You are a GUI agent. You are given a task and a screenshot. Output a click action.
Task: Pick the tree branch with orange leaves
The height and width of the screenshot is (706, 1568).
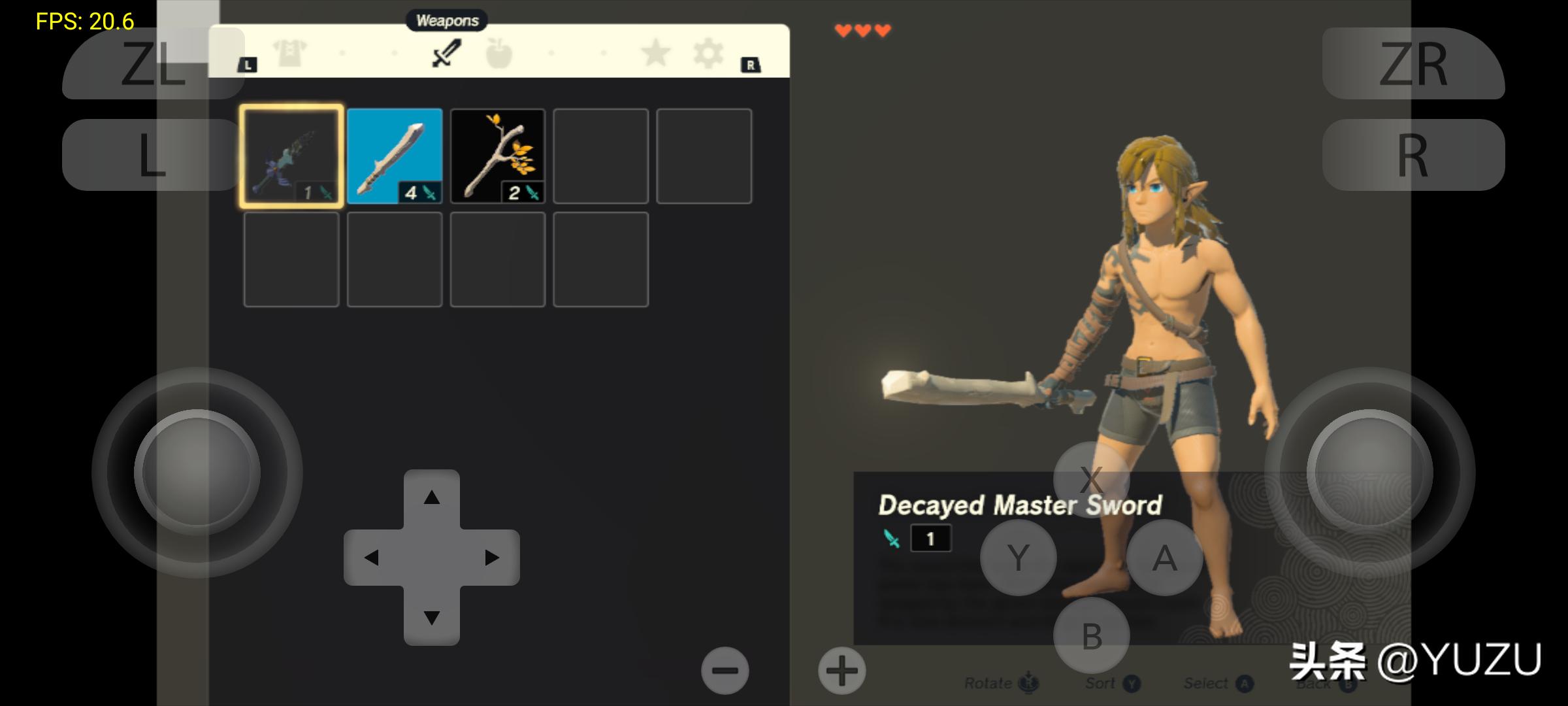point(498,156)
